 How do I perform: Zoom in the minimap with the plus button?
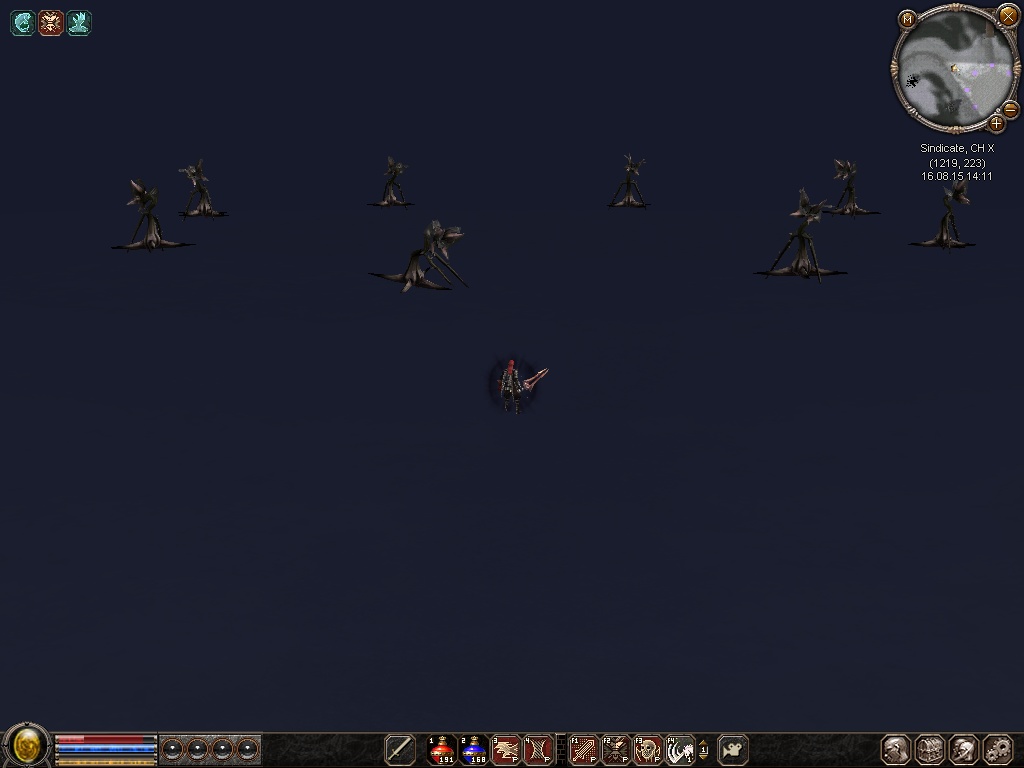(x=996, y=124)
